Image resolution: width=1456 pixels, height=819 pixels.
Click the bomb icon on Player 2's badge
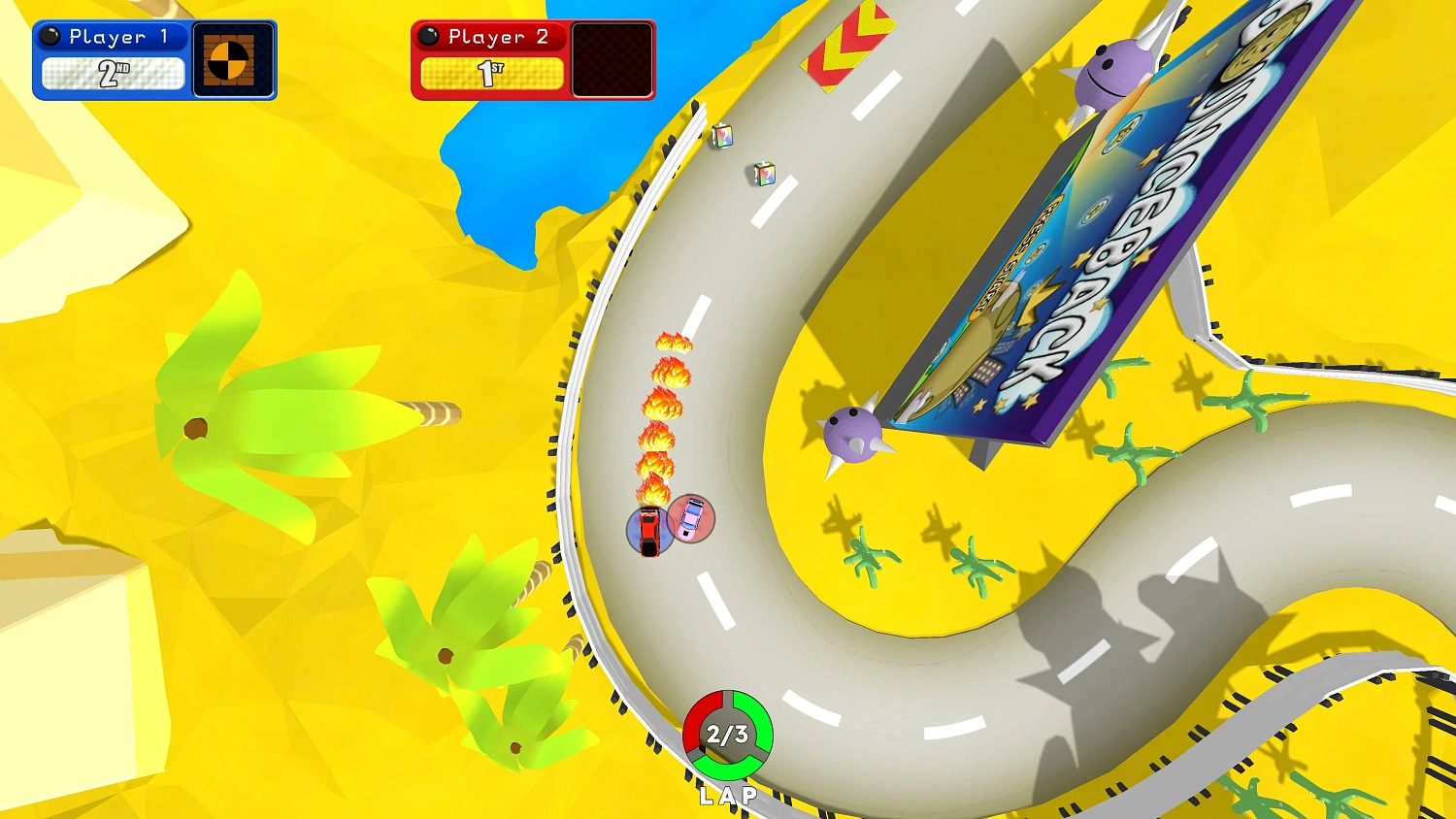[429, 36]
